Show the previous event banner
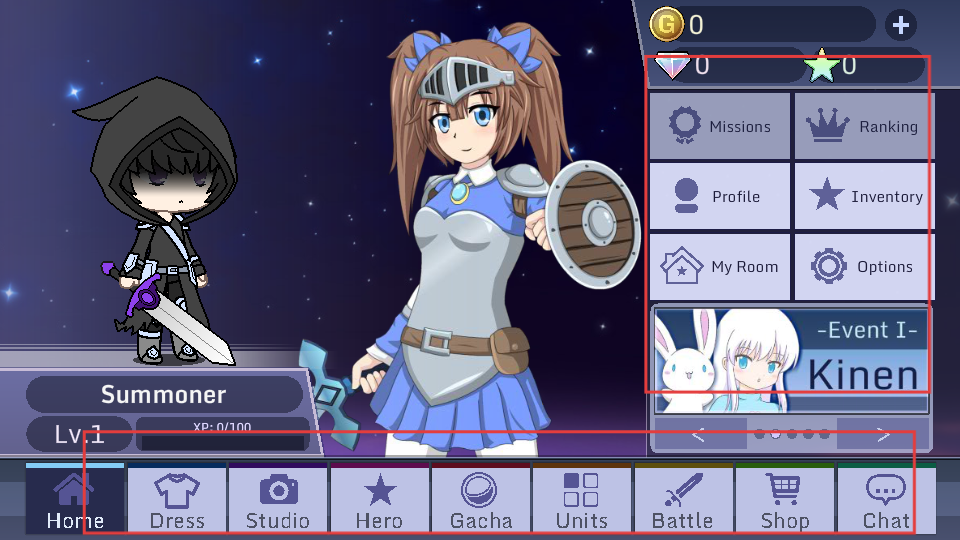 [699, 434]
